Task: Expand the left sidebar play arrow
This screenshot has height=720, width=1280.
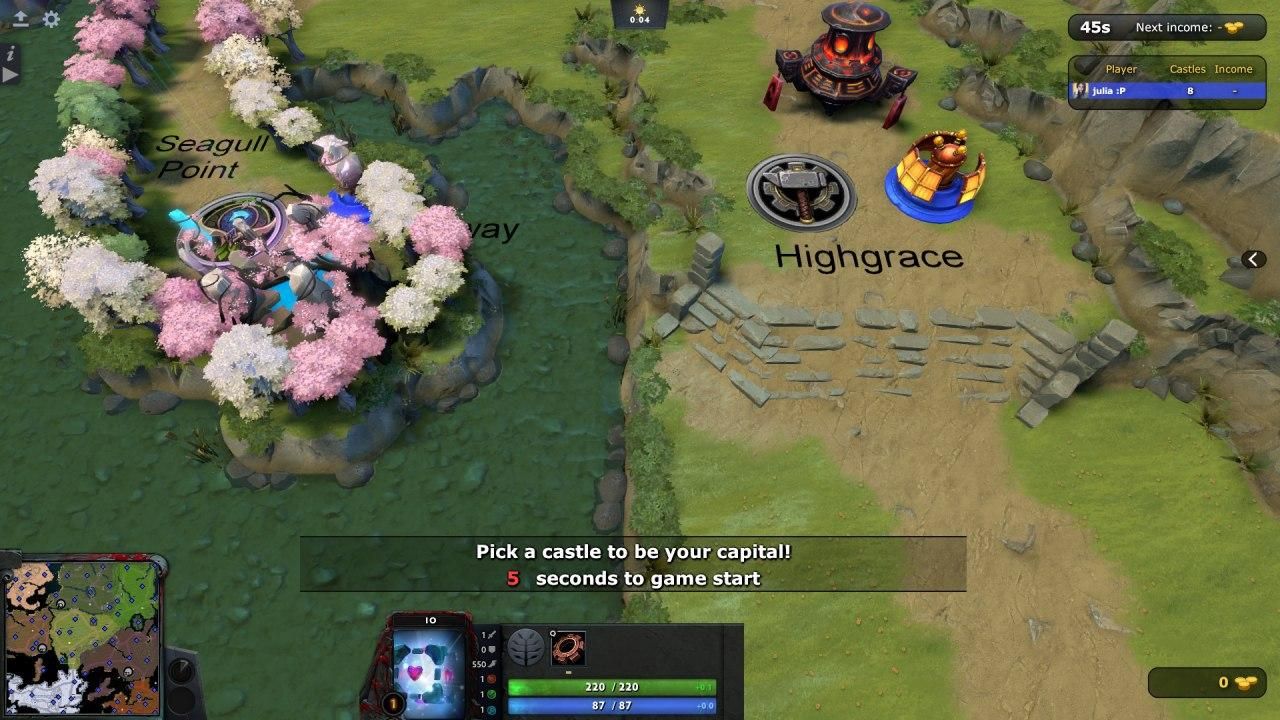Action: click(x=9, y=74)
